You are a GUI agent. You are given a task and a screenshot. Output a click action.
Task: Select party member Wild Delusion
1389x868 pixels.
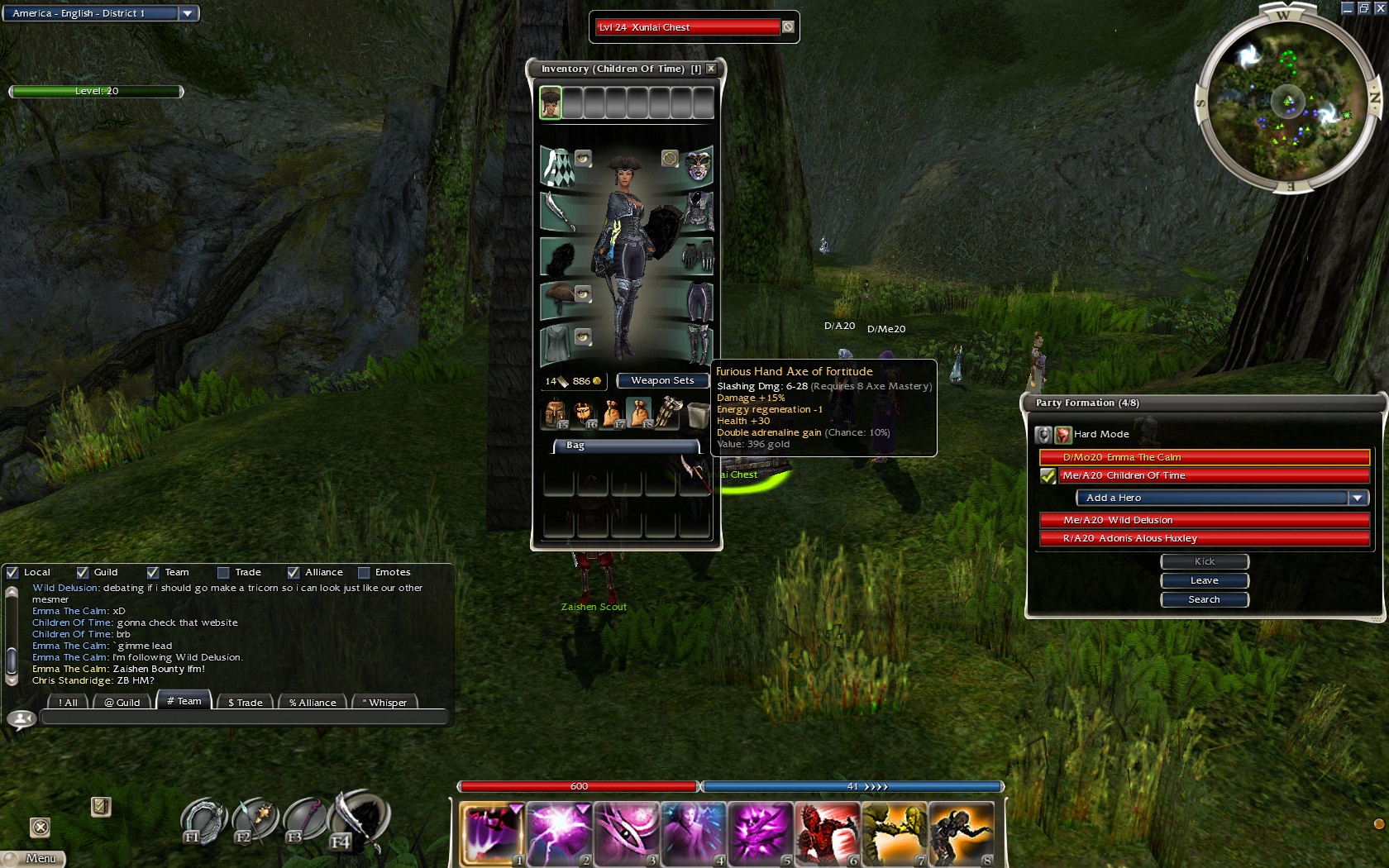(x=1204, y=520)
